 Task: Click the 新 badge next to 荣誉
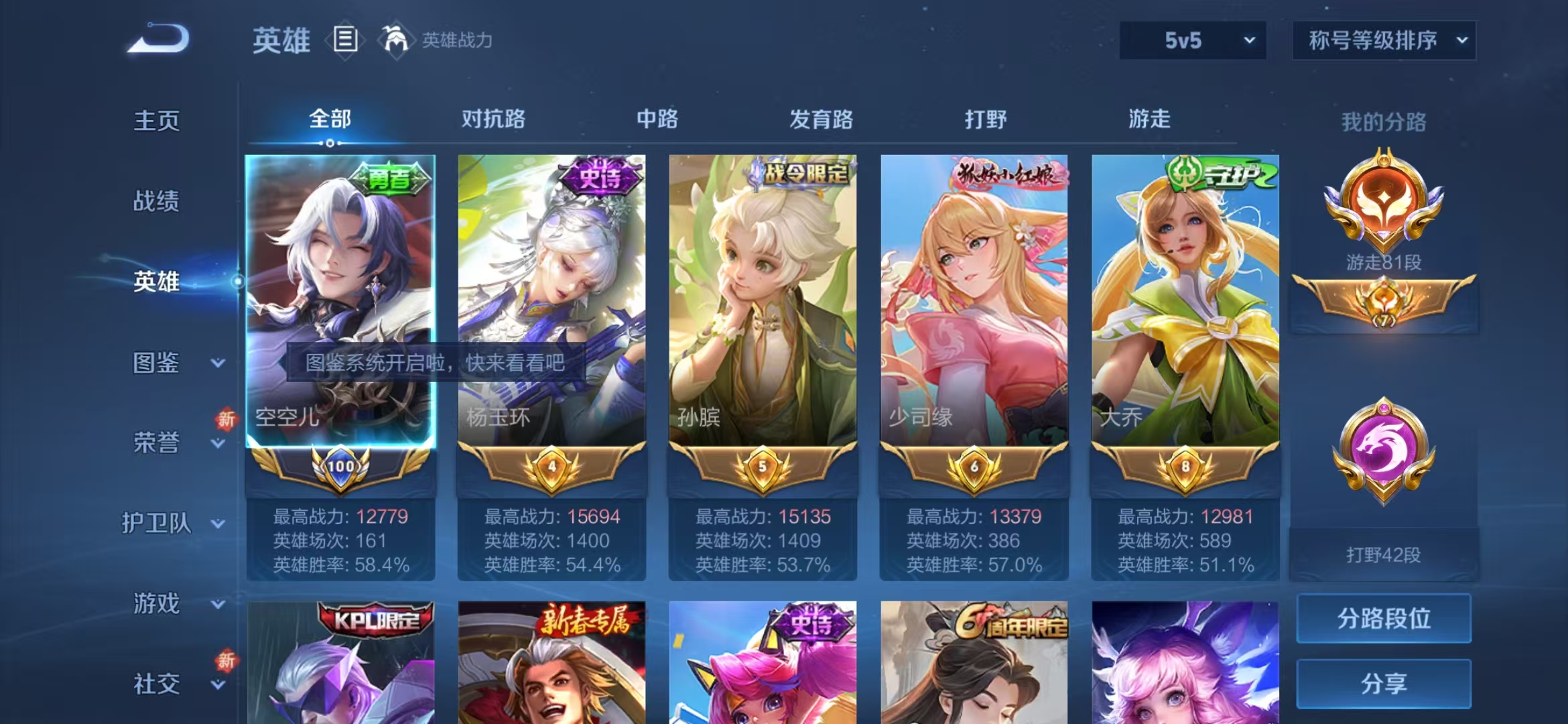pos(226,418)
